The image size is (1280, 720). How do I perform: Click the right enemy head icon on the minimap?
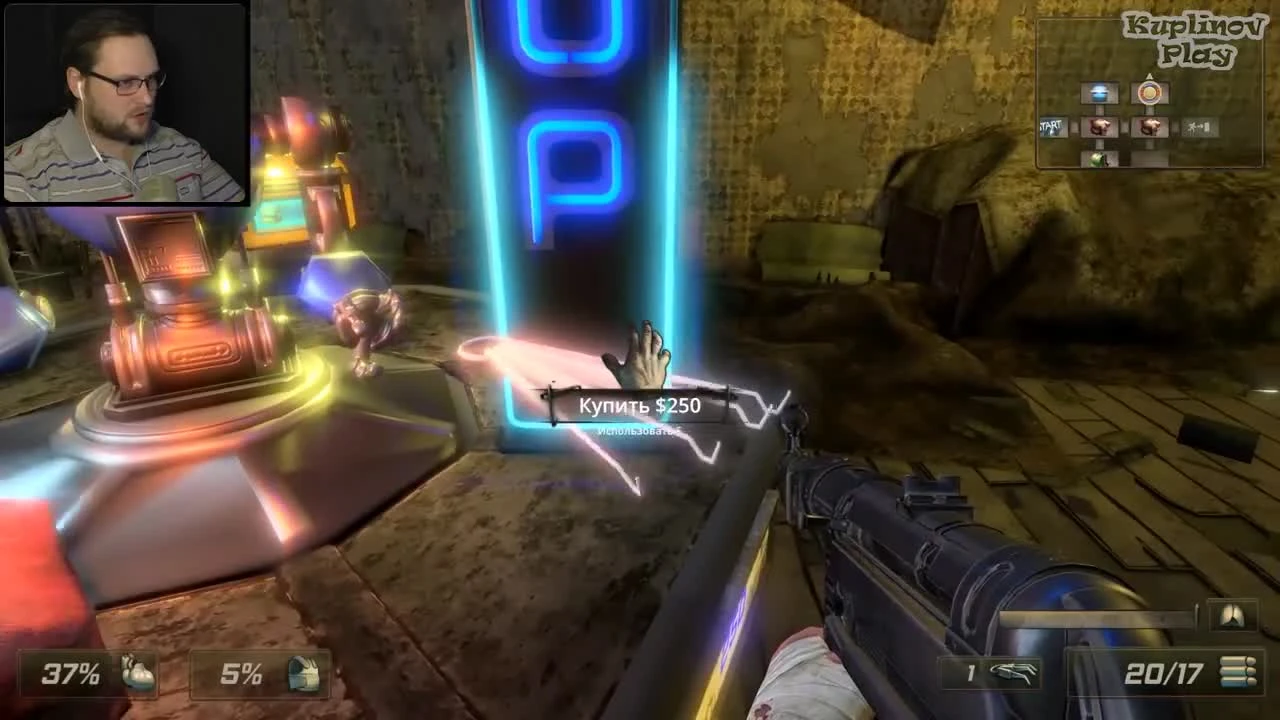[x=1150, y=126]
